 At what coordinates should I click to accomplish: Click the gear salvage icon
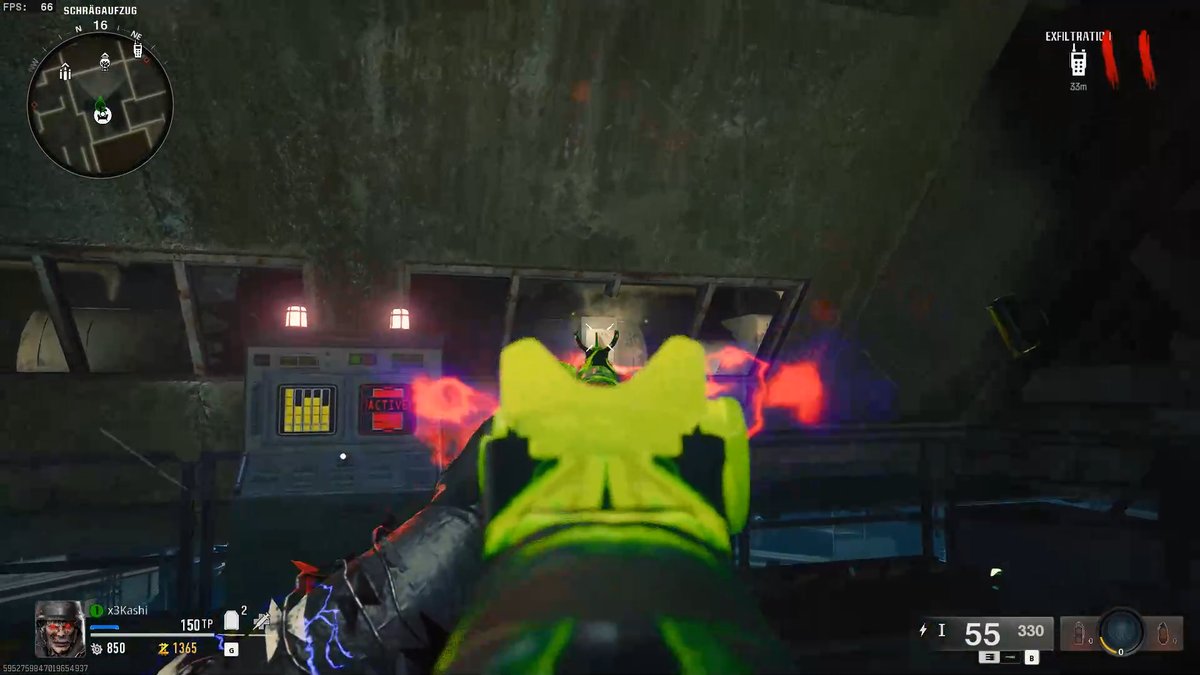[x=96, y=648]
